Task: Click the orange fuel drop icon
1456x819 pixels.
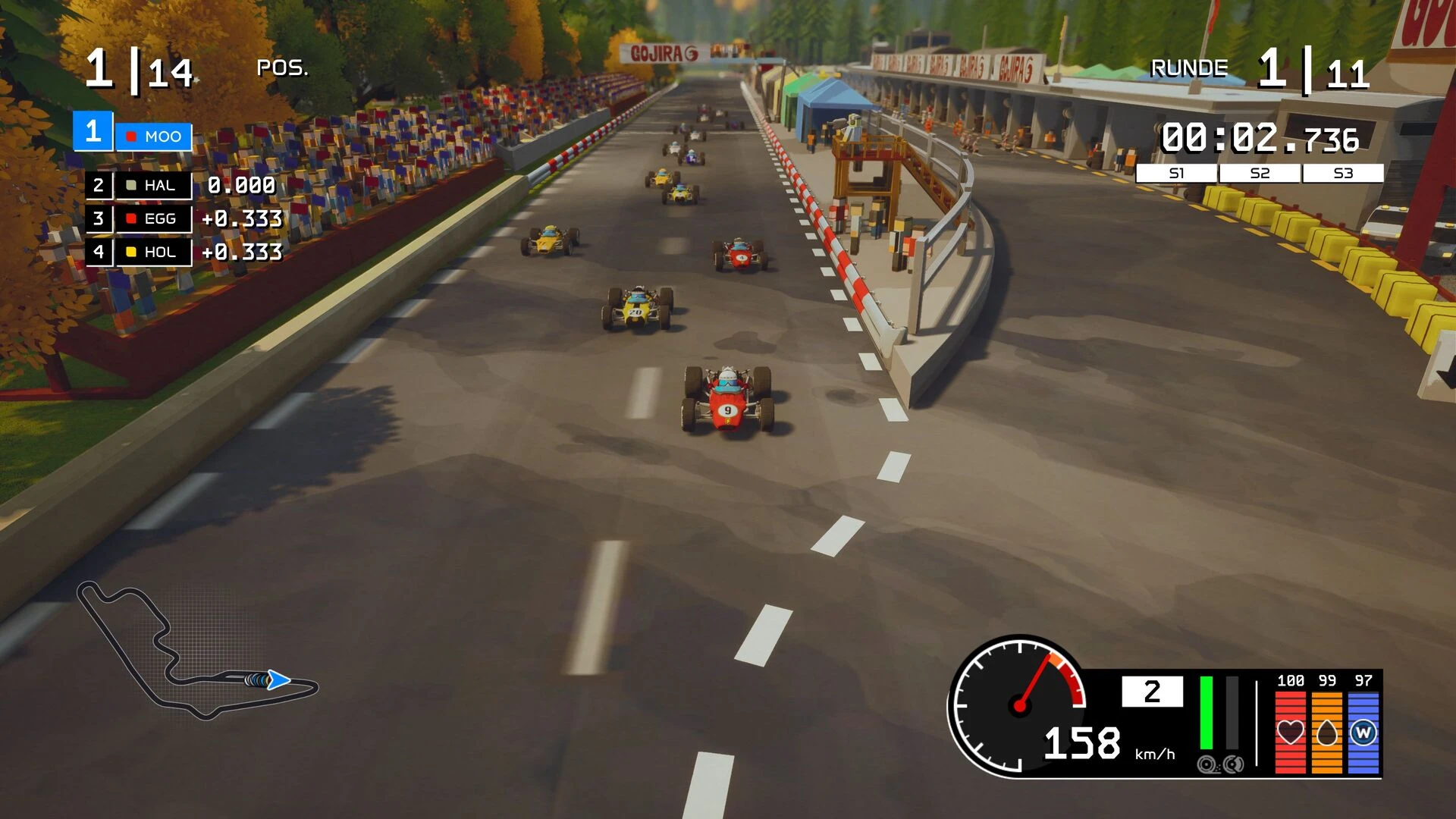Action: click(x=1326, y=733)
